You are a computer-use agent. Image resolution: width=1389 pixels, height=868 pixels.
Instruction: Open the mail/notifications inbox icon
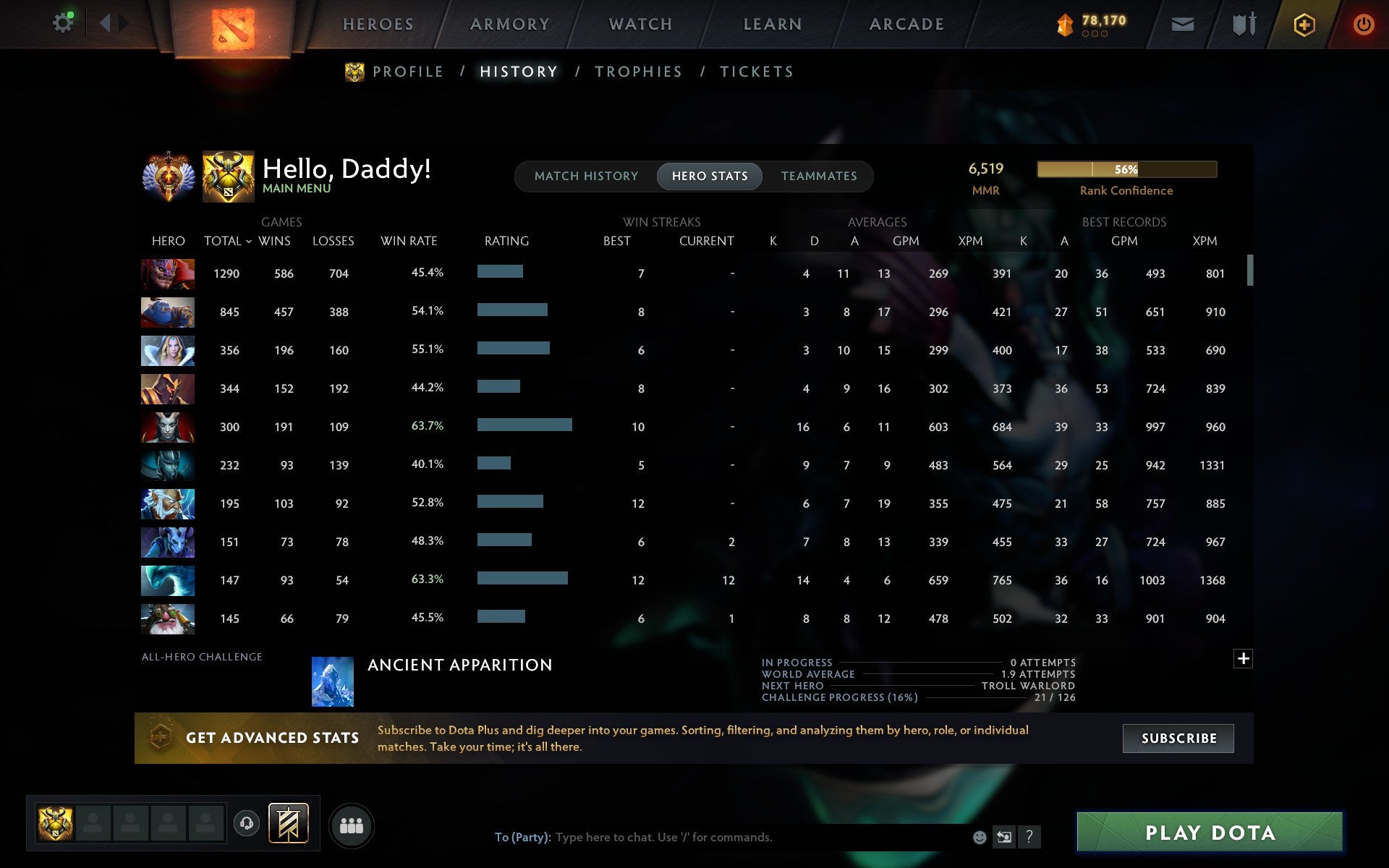tap(1183, 24)
